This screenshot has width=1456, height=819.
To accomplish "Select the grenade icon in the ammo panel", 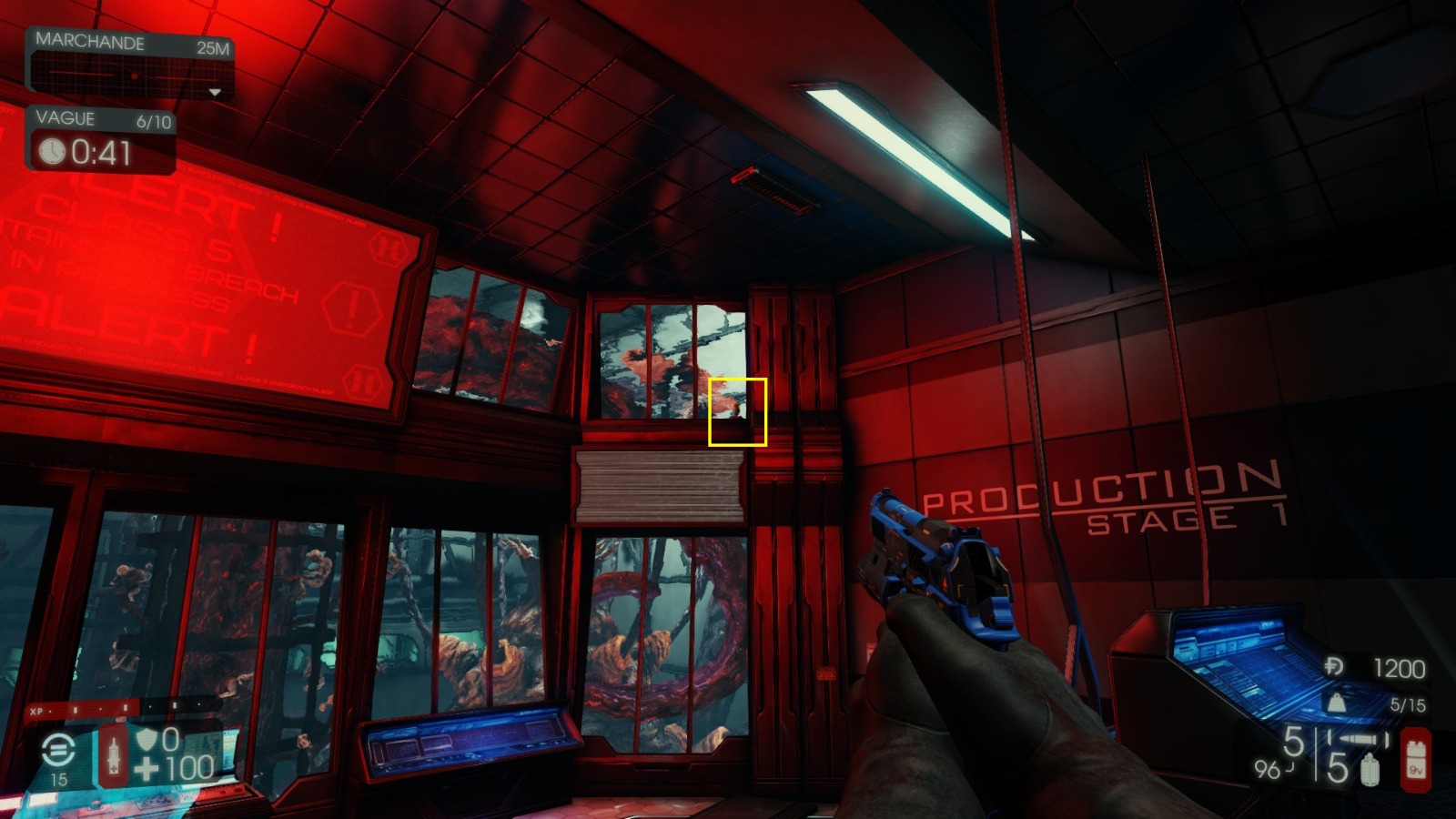I will [x=1370, y=771].
